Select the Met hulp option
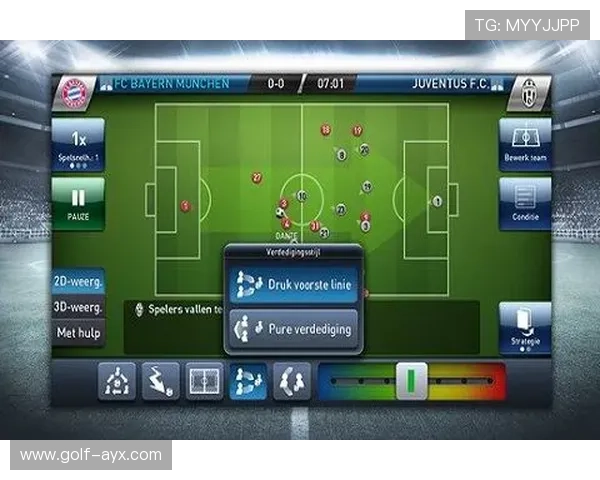The width and height of the screenshot is (600, 480). (x=78, y=333)
